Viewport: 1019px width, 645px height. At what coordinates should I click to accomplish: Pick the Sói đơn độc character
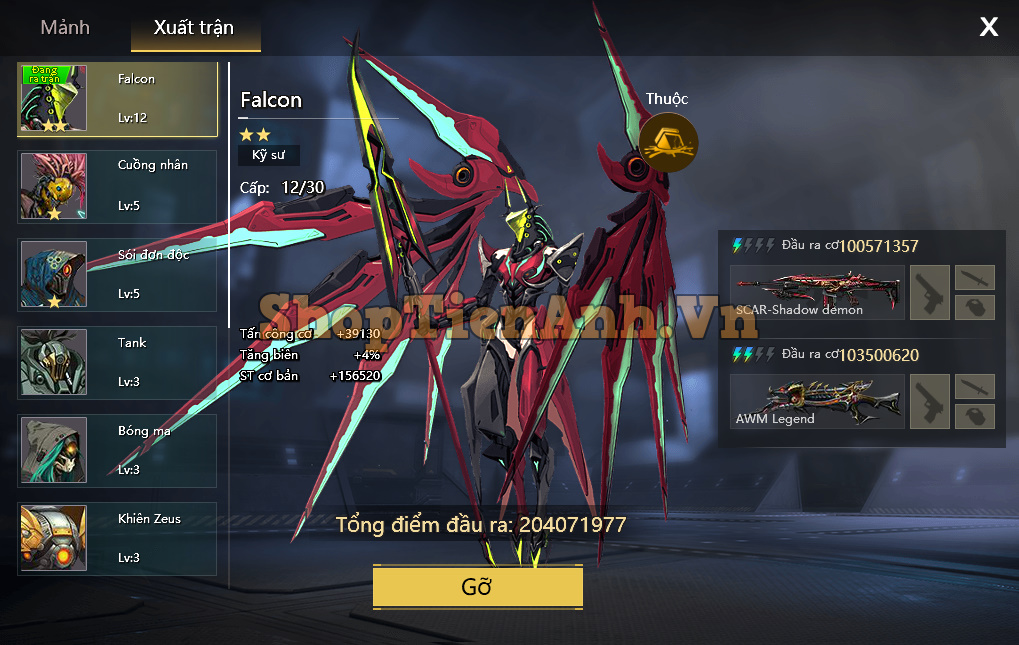tap(118, 274)
